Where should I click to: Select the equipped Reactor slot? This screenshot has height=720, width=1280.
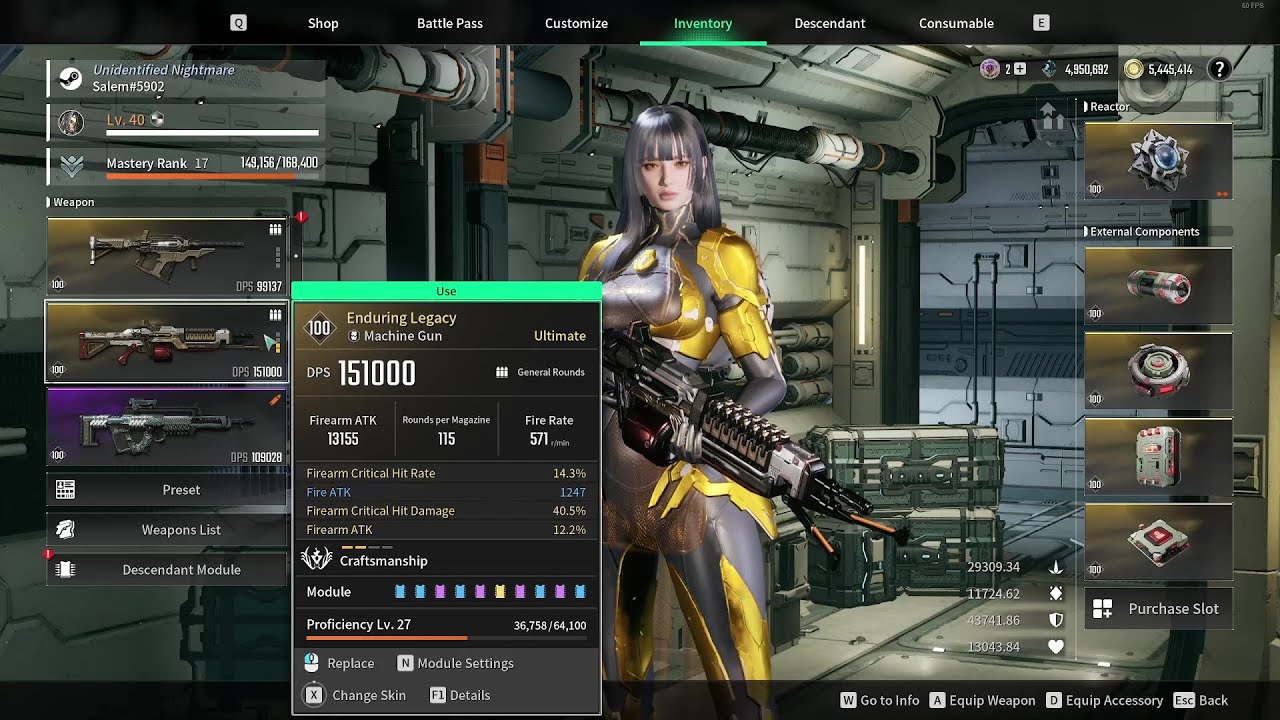[1158, 160]
